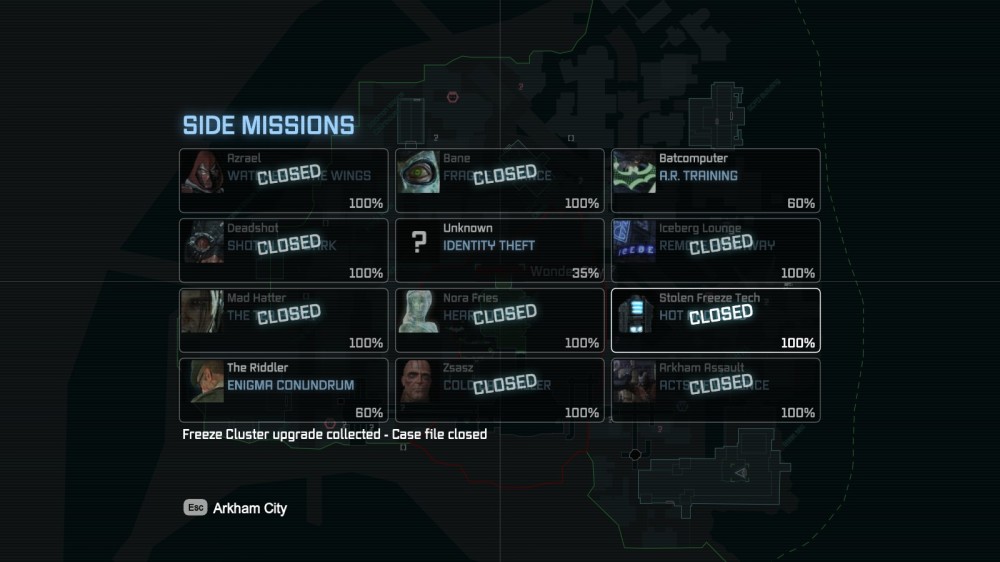Select the Stolen Freeze Tech mission
Viewport: 1000px width, 562px height.
pos(716,320)
